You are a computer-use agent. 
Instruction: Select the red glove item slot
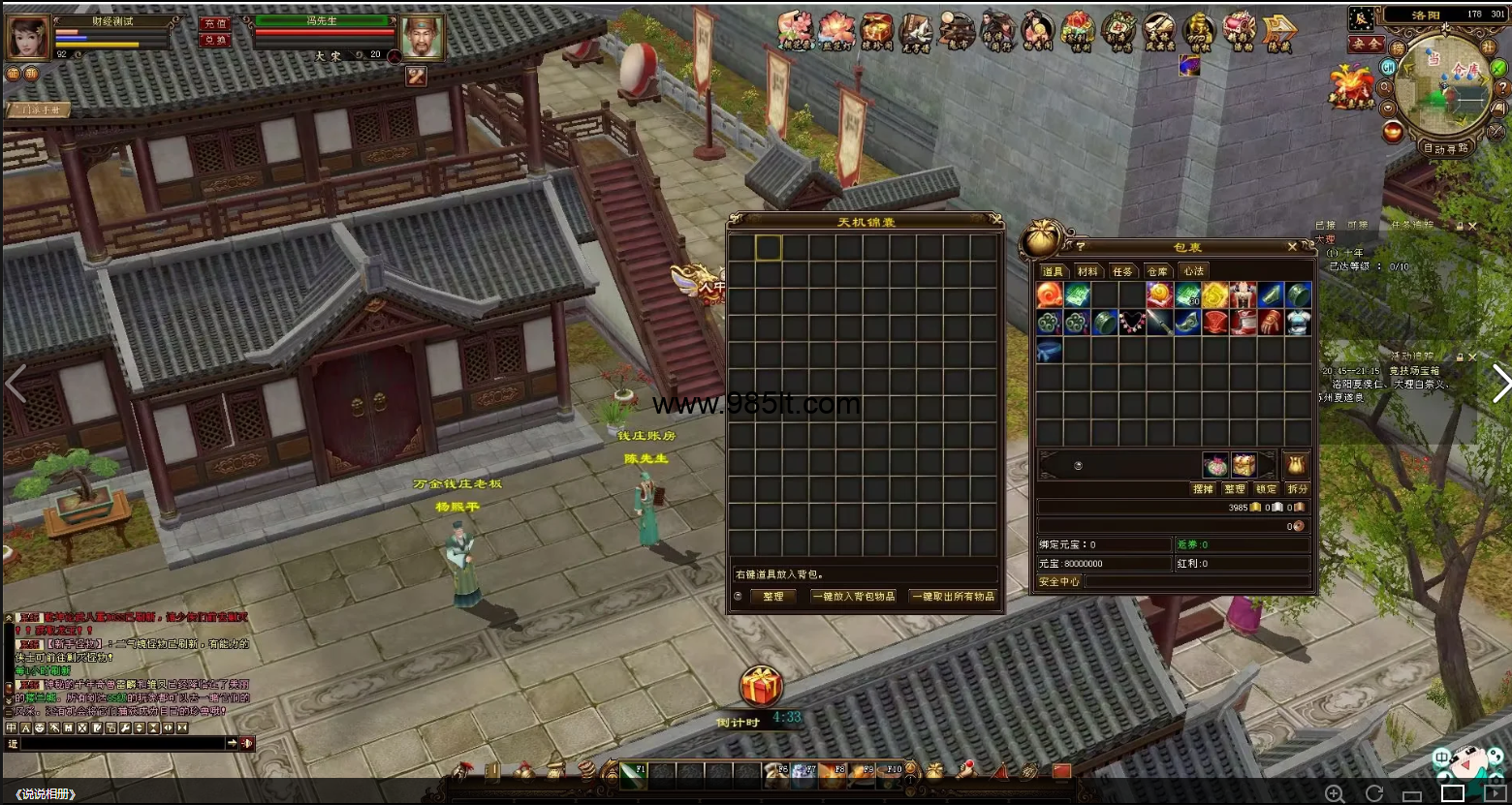tap(1271, 323)
